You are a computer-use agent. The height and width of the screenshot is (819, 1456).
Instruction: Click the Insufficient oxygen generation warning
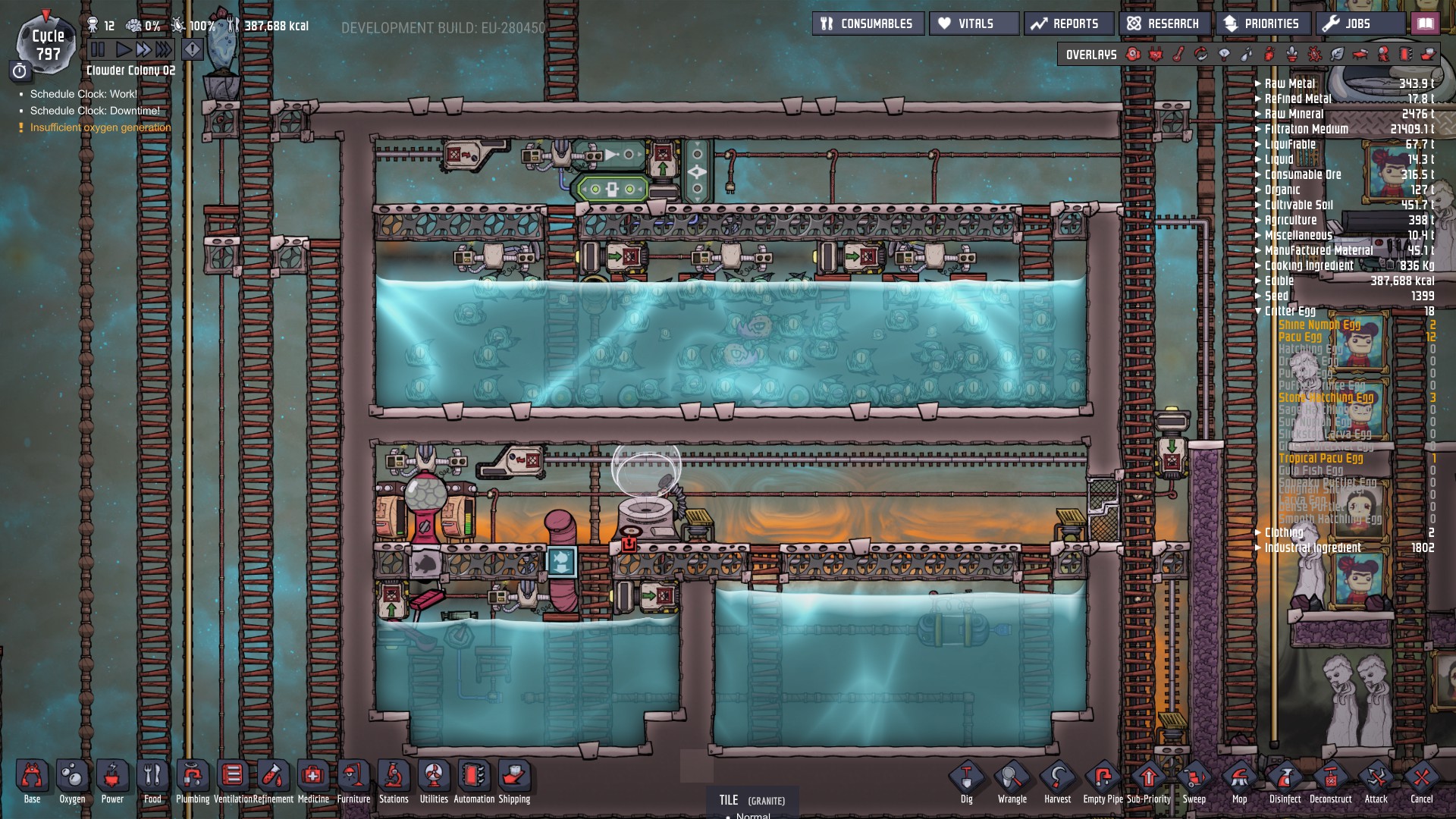(99, 127)
